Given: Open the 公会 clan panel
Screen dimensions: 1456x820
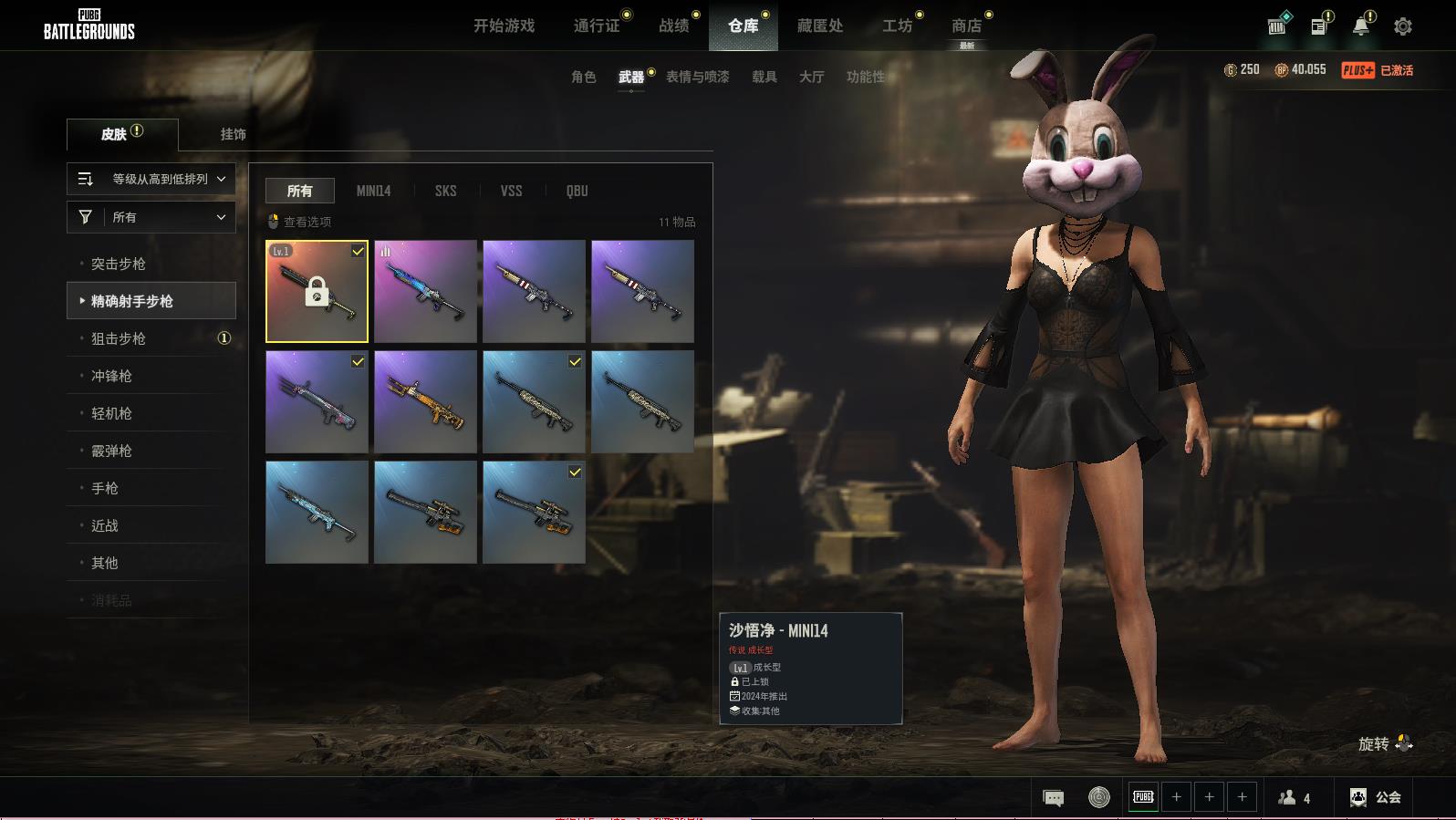Looking at the screenshot, I should [x=1376, y=797].
